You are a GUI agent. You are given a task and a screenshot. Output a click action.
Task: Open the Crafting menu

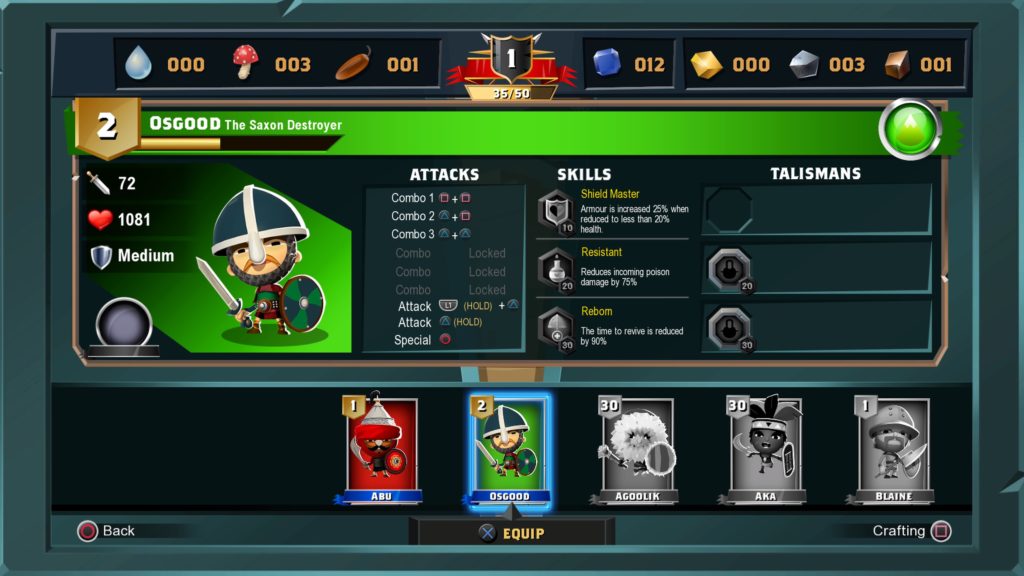pyautogui.click(x=911, y=531)
